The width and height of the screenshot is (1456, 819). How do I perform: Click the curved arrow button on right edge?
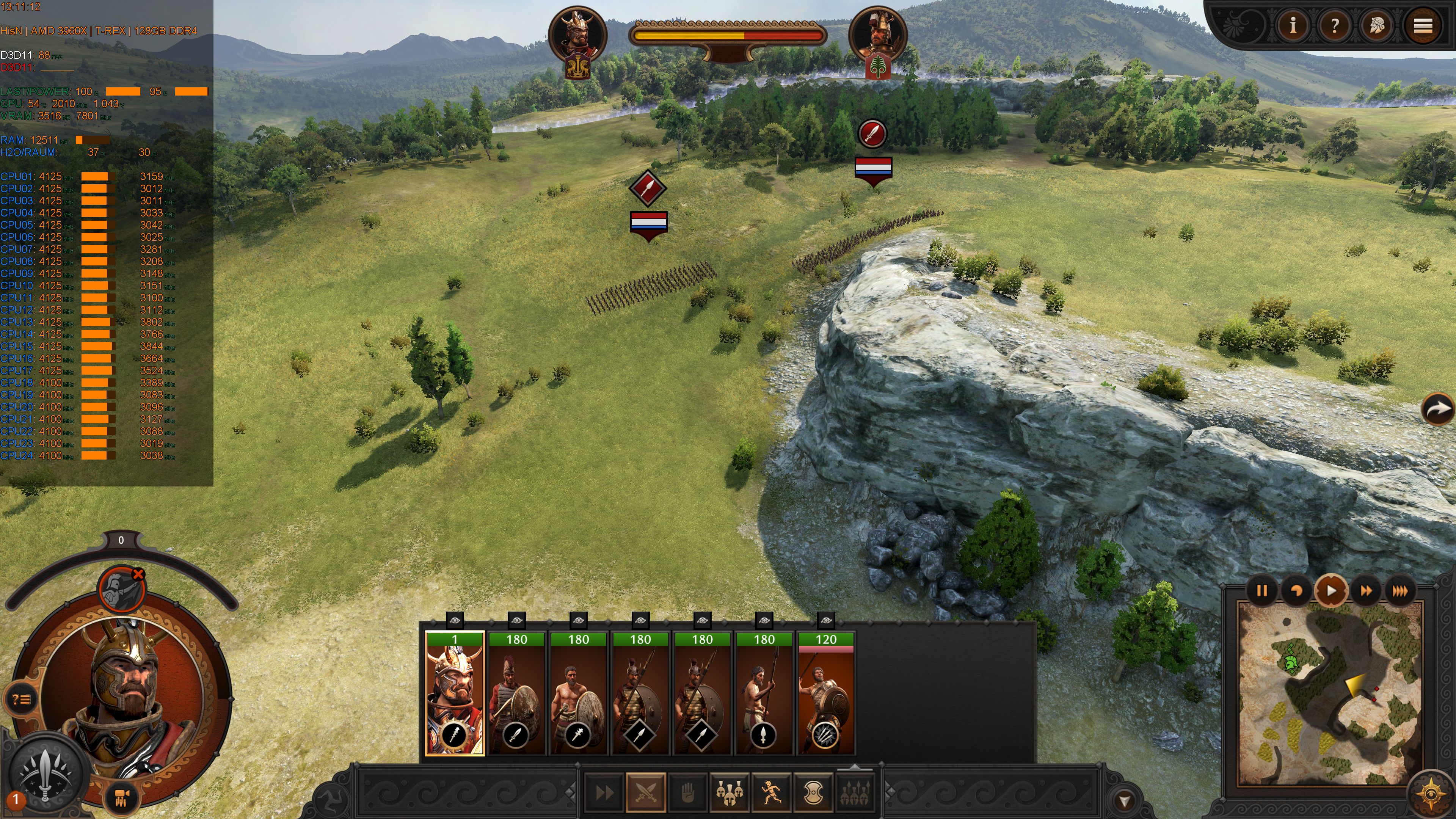point(1437,408)
